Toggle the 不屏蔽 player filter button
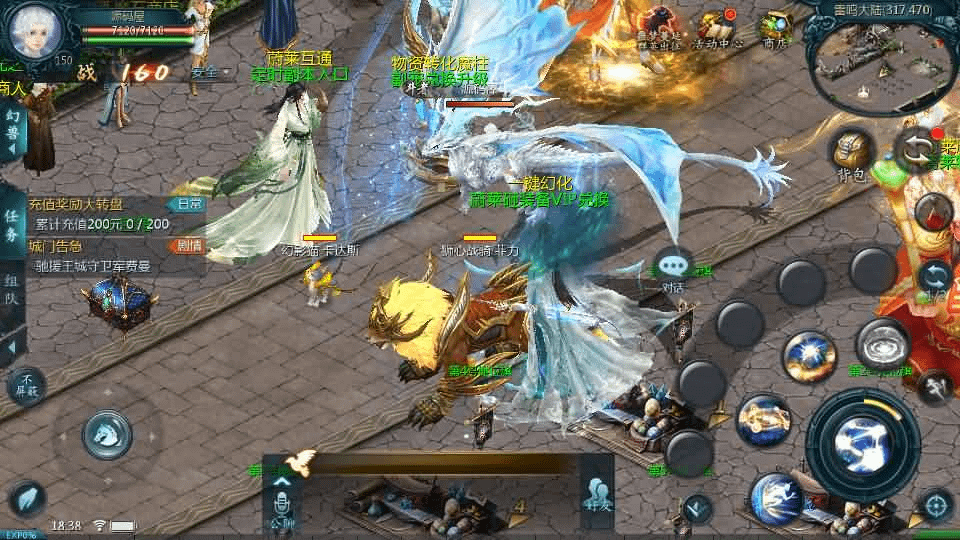 tap(27, 384)
